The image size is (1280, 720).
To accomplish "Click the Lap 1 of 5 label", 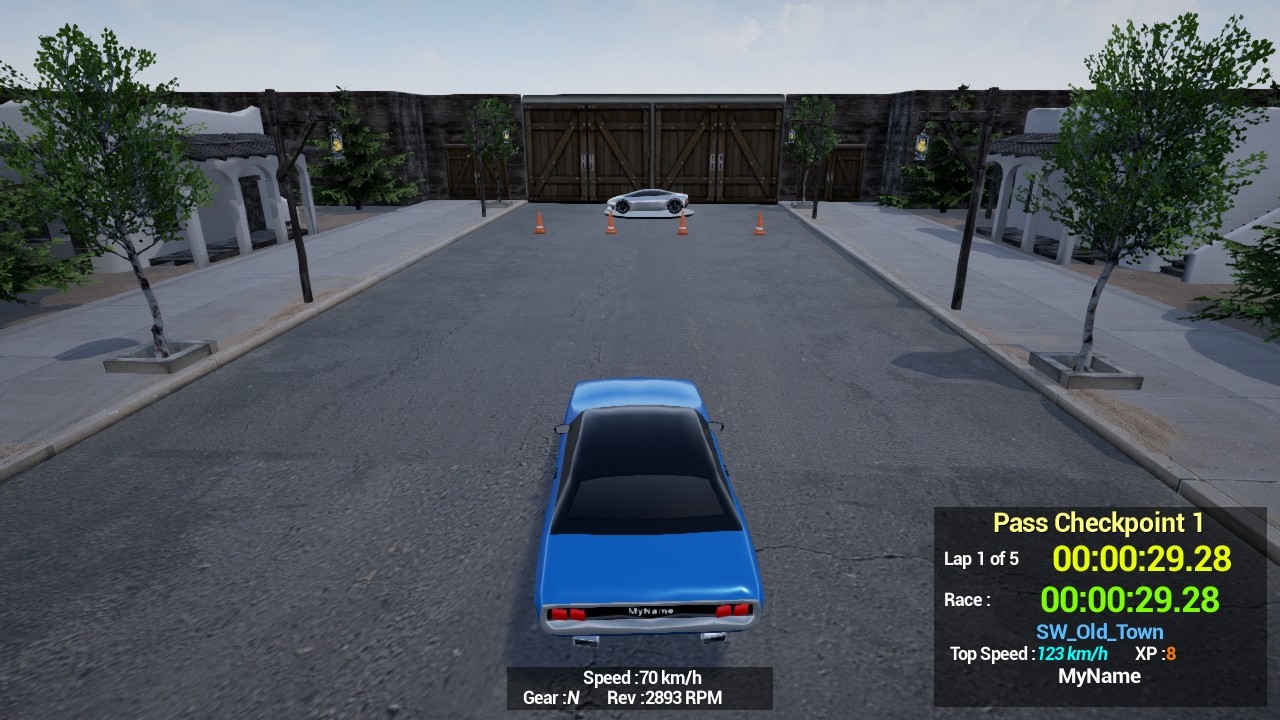I will [x=982, y=560].
